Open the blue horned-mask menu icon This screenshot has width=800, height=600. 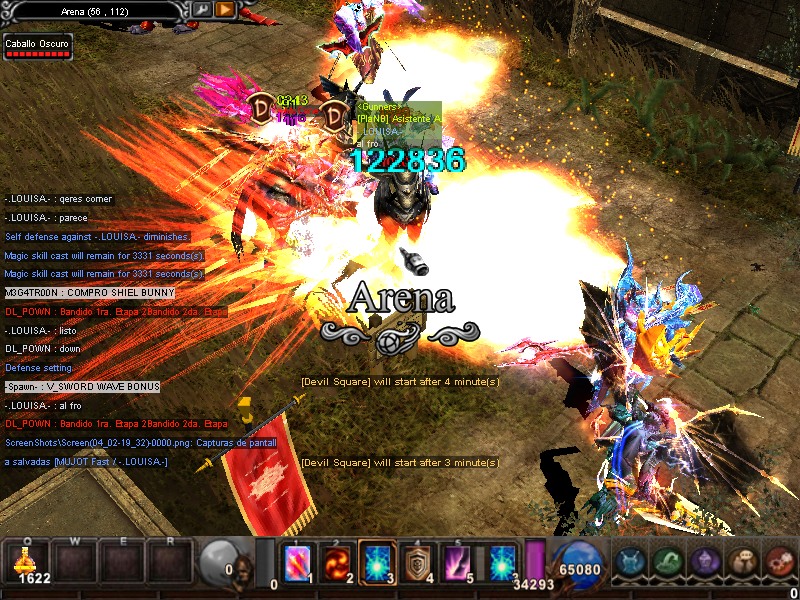coord(630,563)
